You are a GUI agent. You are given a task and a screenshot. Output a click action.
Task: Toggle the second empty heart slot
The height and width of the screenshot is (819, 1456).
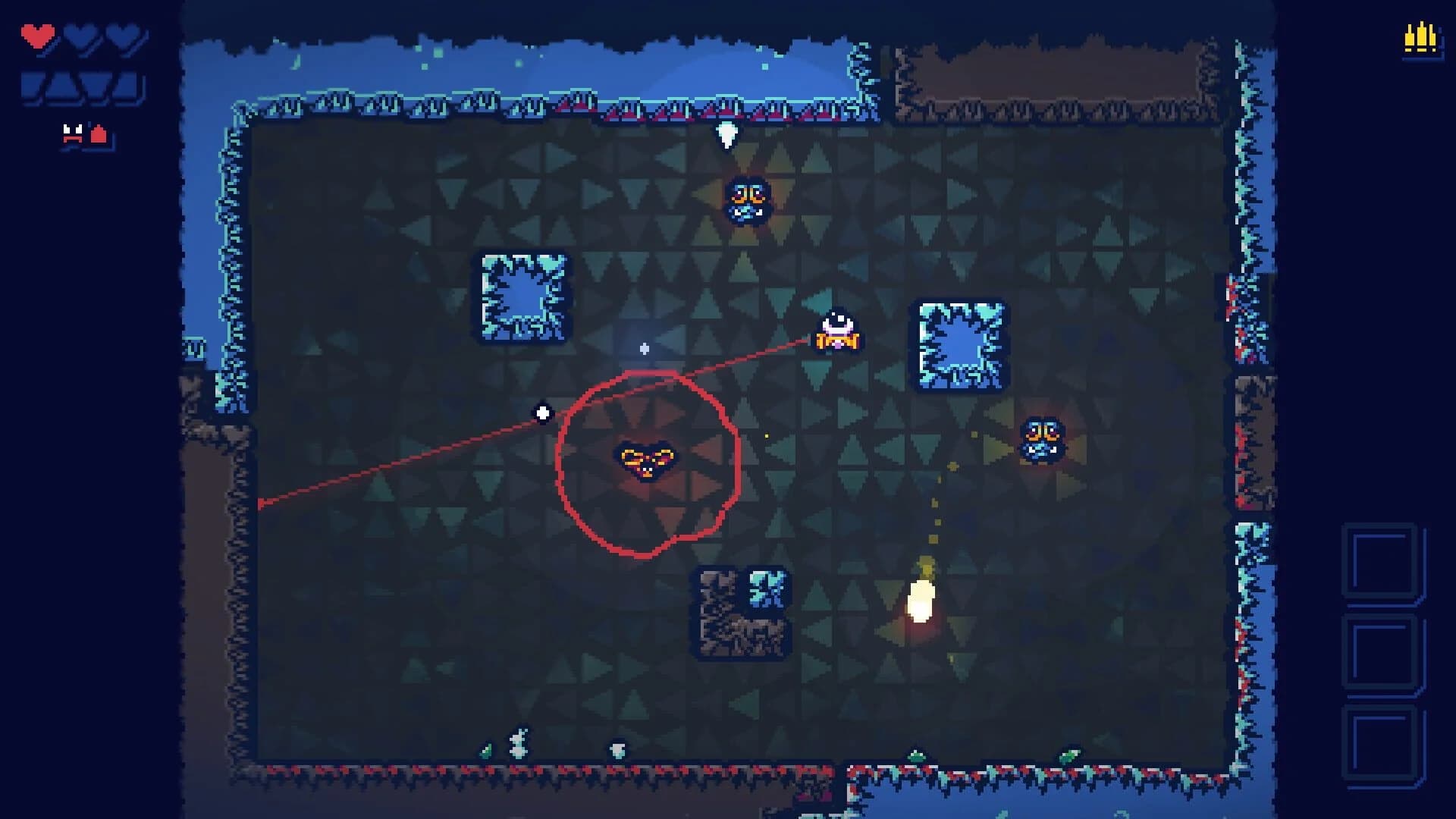click(79, 34)
